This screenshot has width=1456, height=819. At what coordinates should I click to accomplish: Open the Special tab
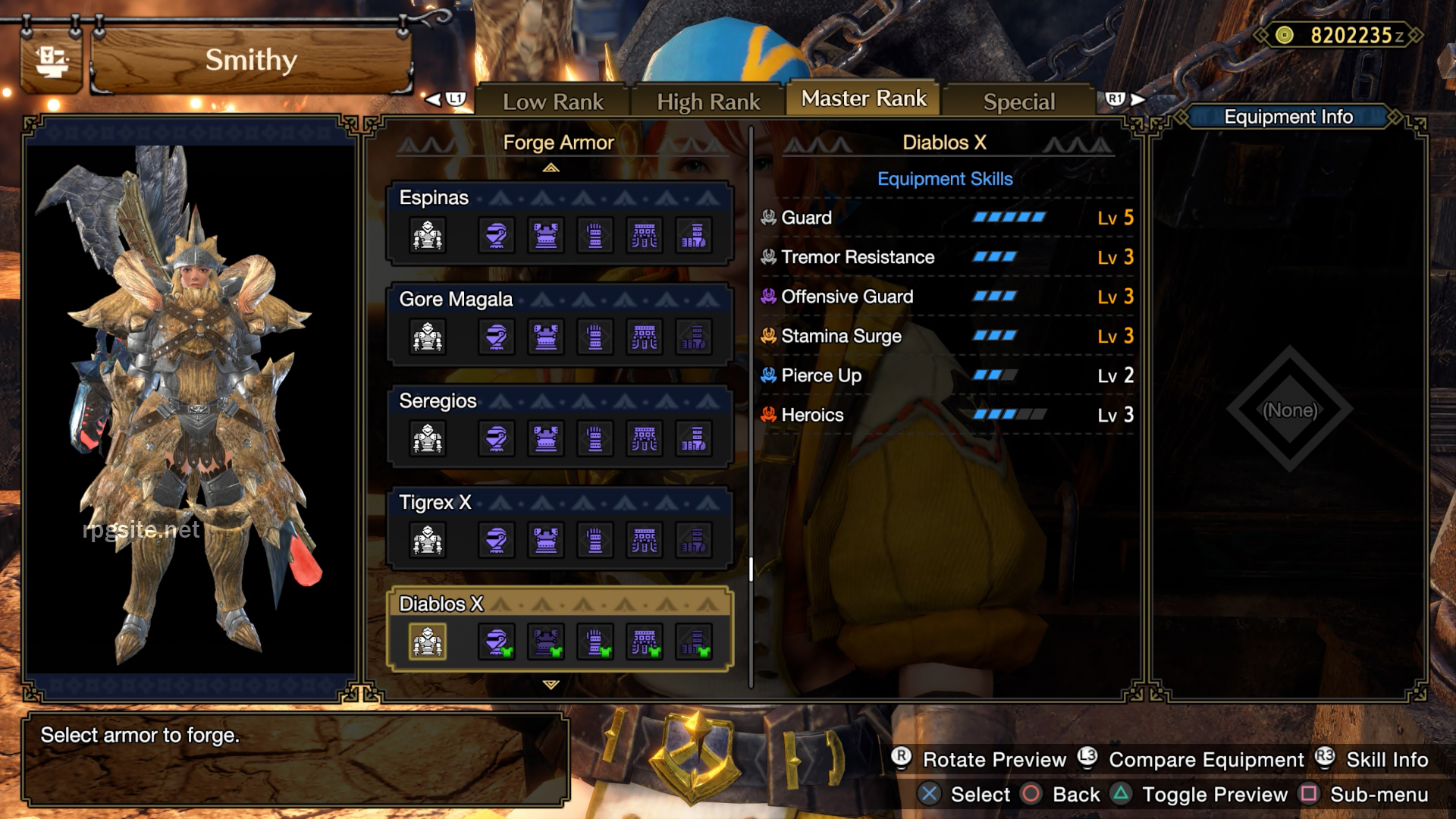[x=1018, y=101]
